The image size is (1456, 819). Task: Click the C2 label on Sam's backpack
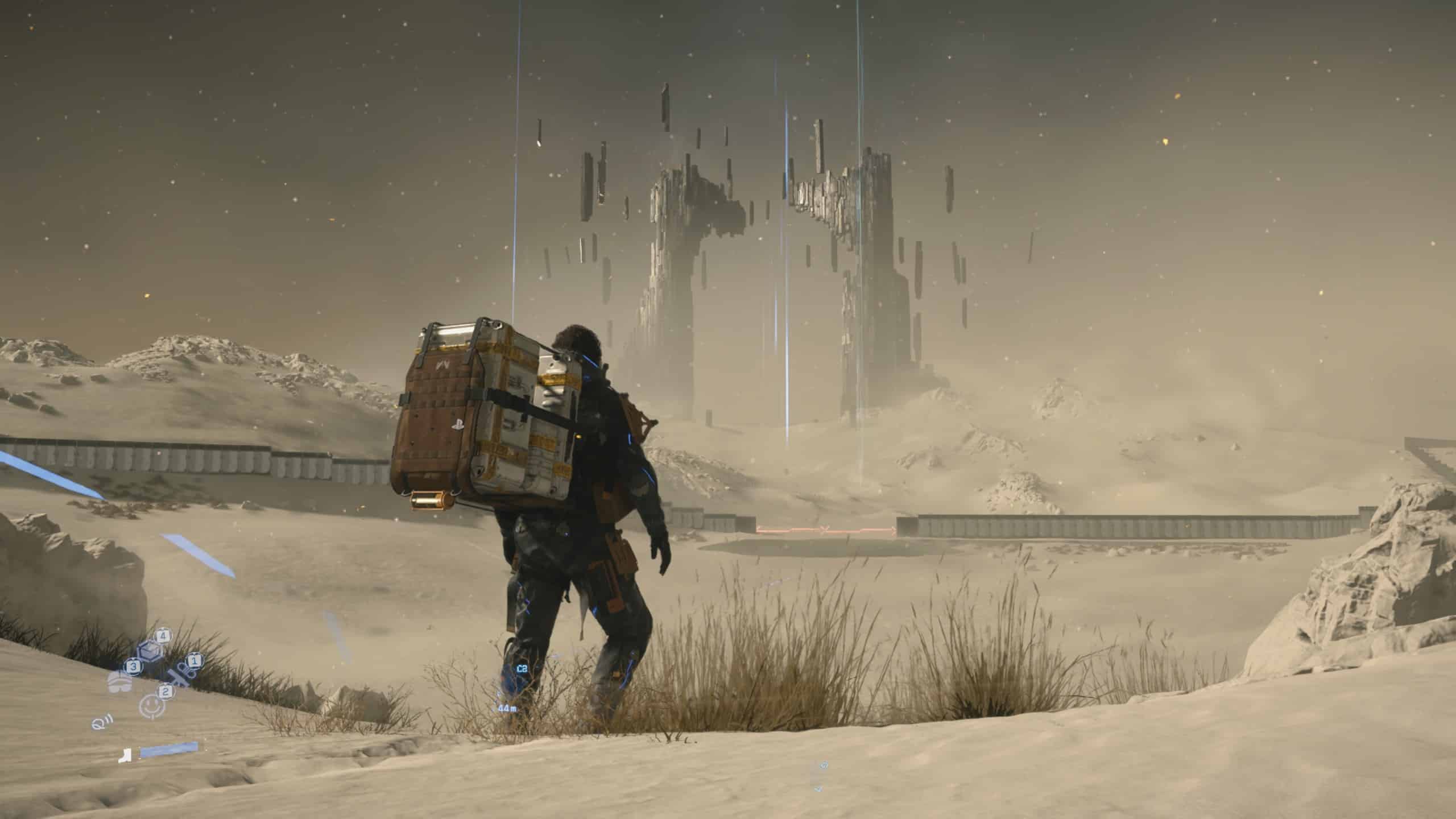[x=522, y=668]
